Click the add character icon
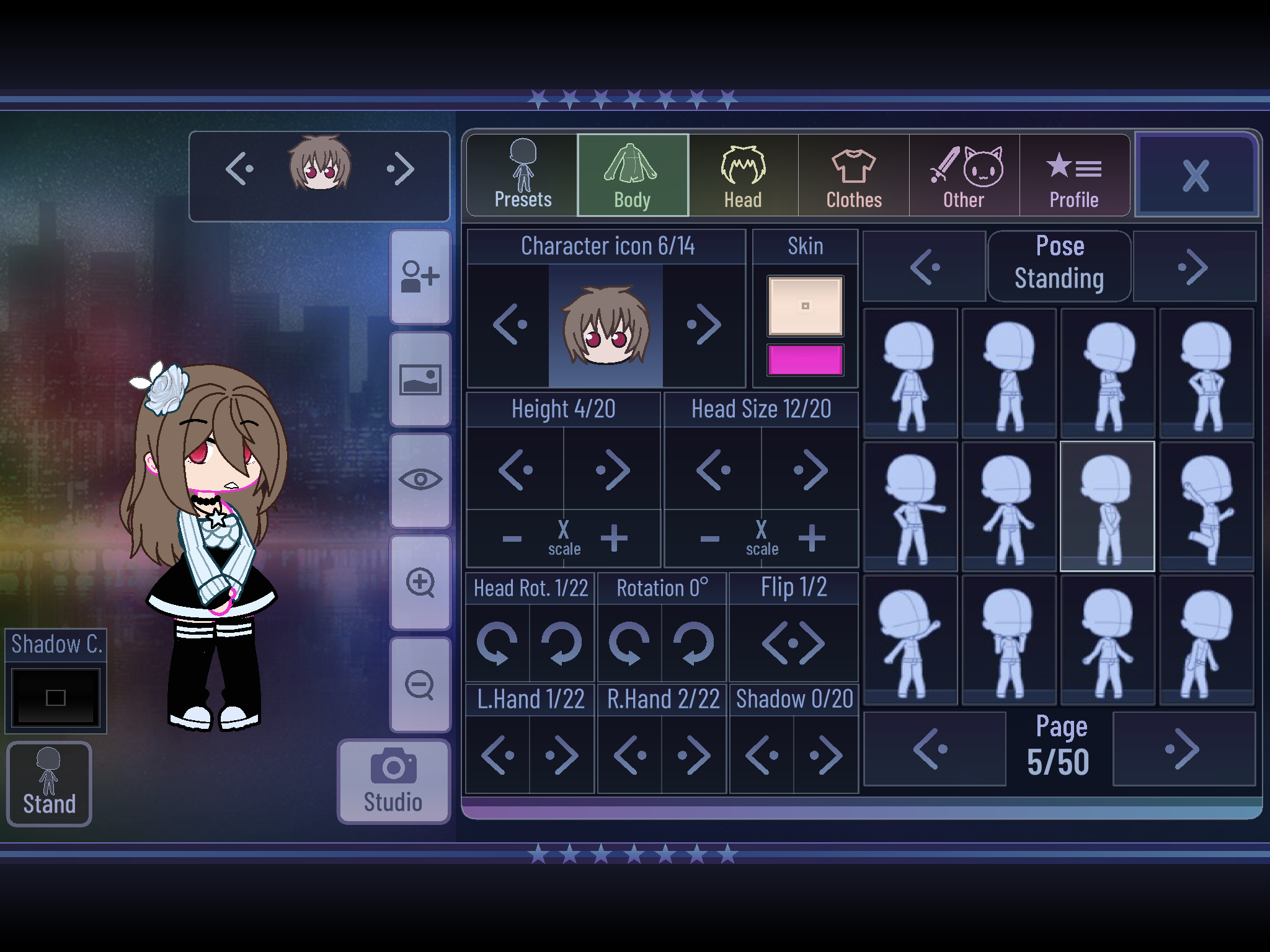The width and height of the screenshot is (1270, 952). pos(420,277)
